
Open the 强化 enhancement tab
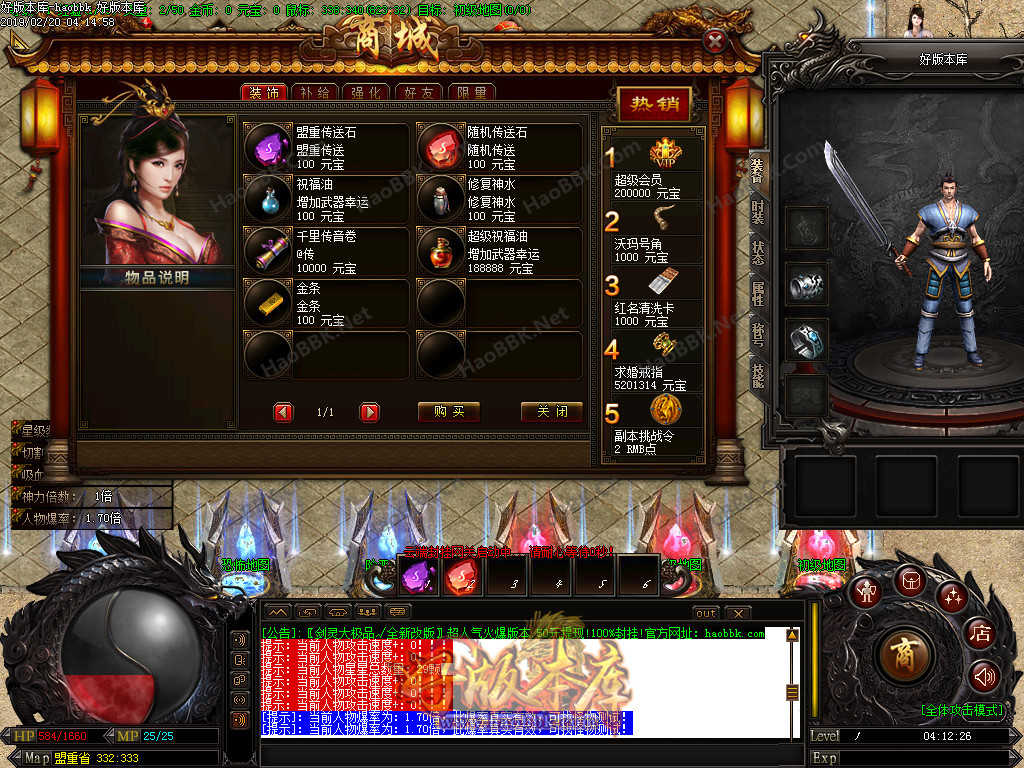pos(366,93)
